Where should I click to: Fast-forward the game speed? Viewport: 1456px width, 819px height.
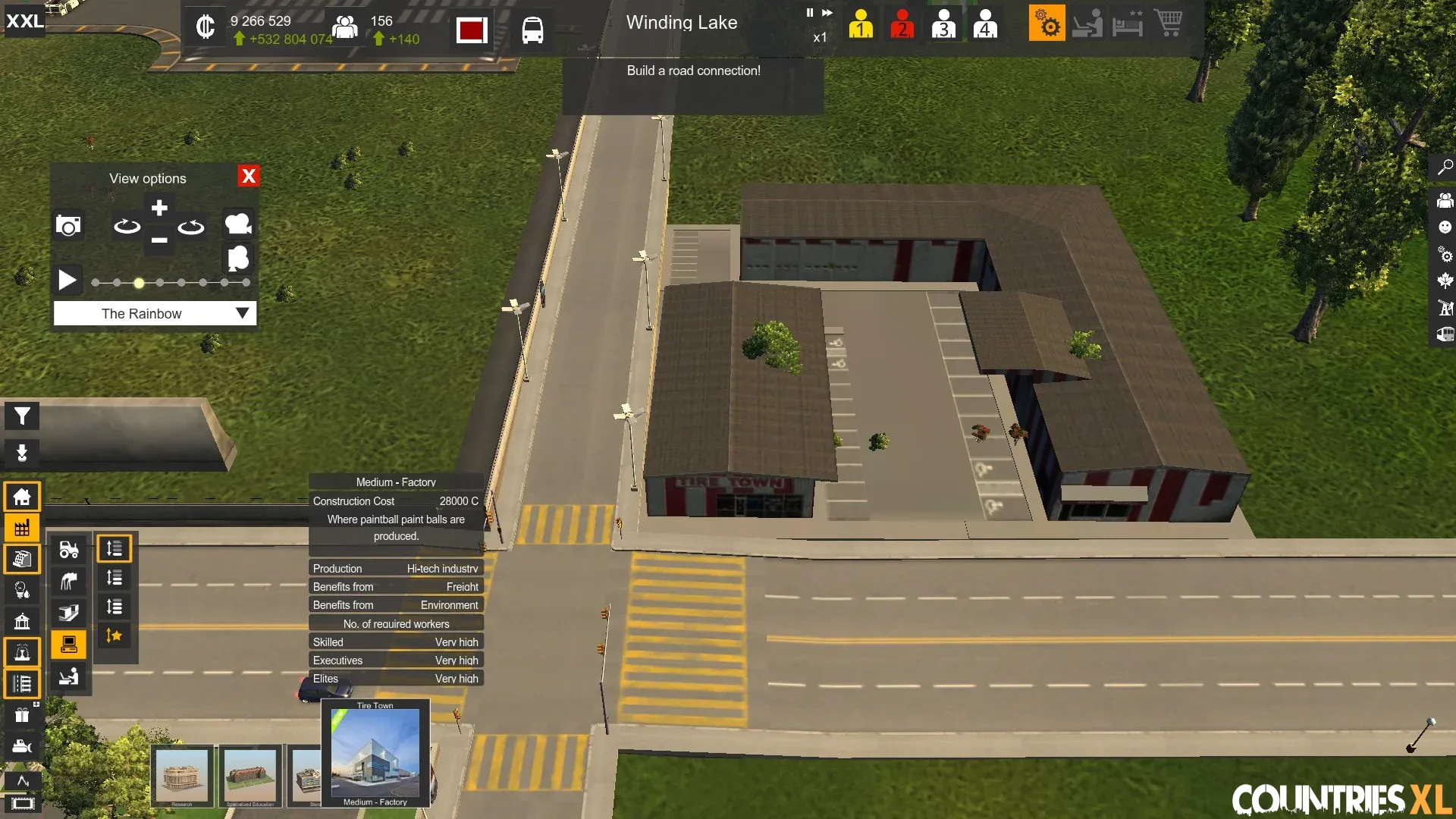[827, 12]
